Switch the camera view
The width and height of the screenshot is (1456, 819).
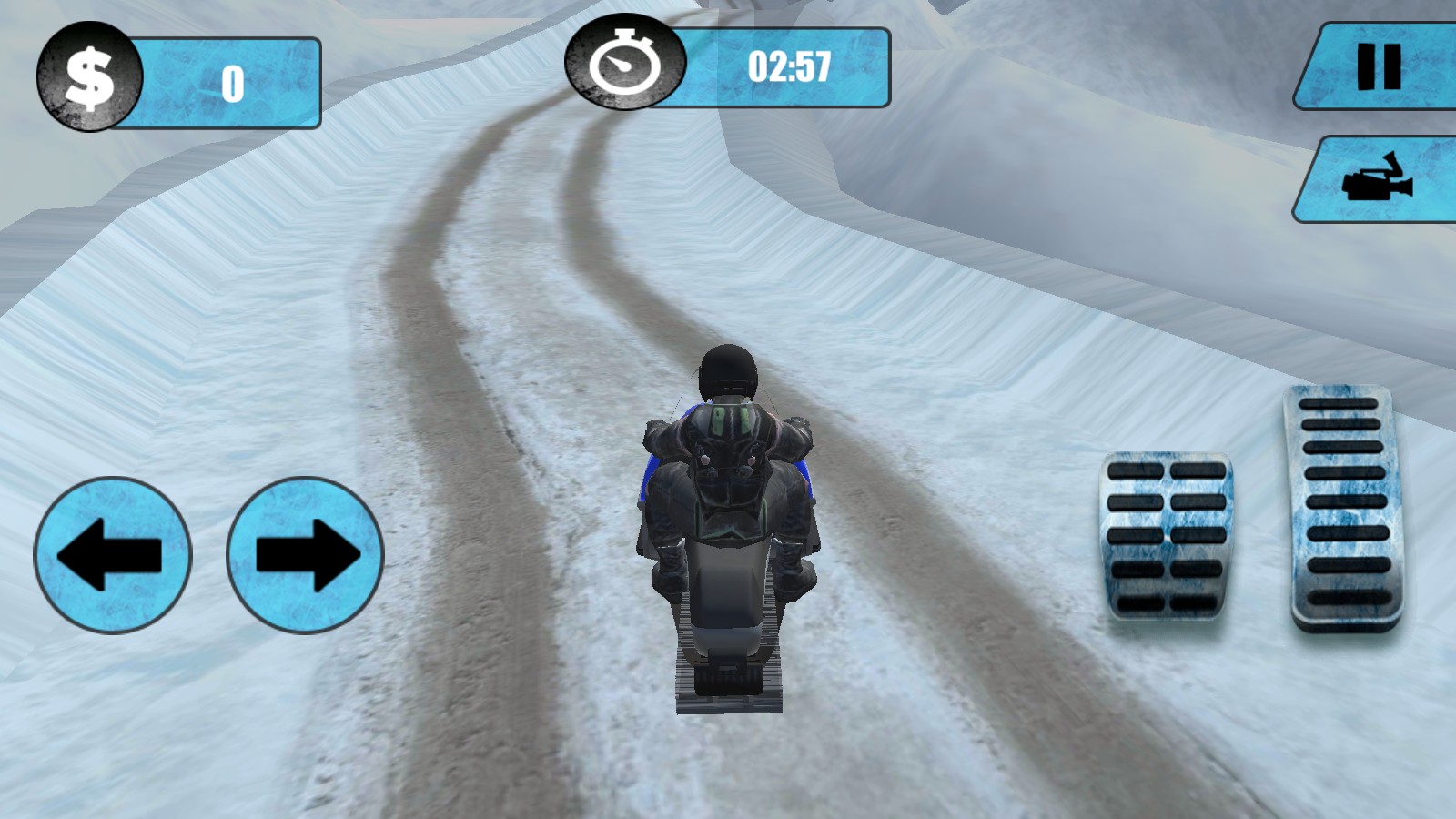[x=1379, y=179]
